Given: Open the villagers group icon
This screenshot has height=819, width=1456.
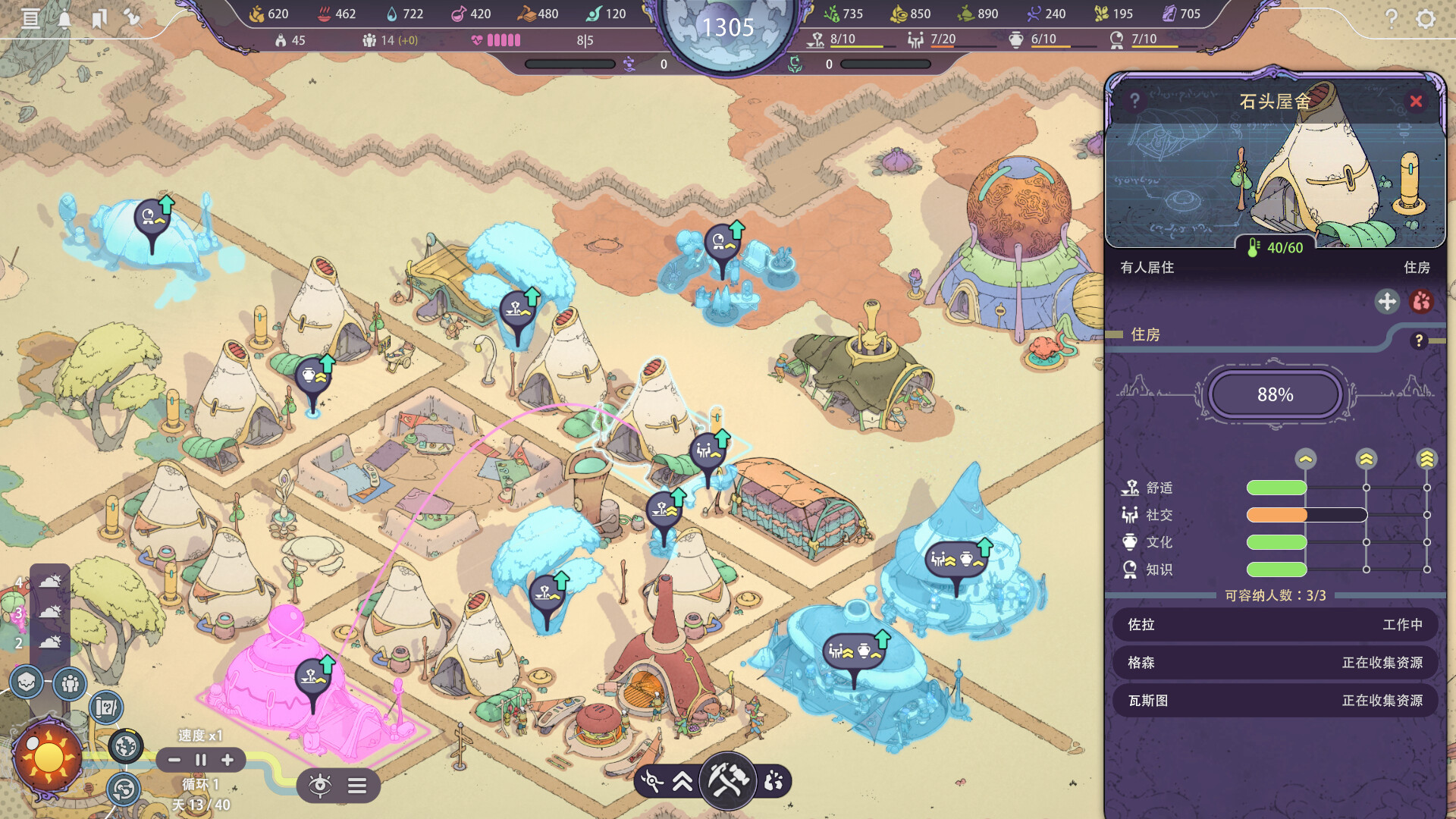Looking at the screenshot, I should [x=70, y=684].
